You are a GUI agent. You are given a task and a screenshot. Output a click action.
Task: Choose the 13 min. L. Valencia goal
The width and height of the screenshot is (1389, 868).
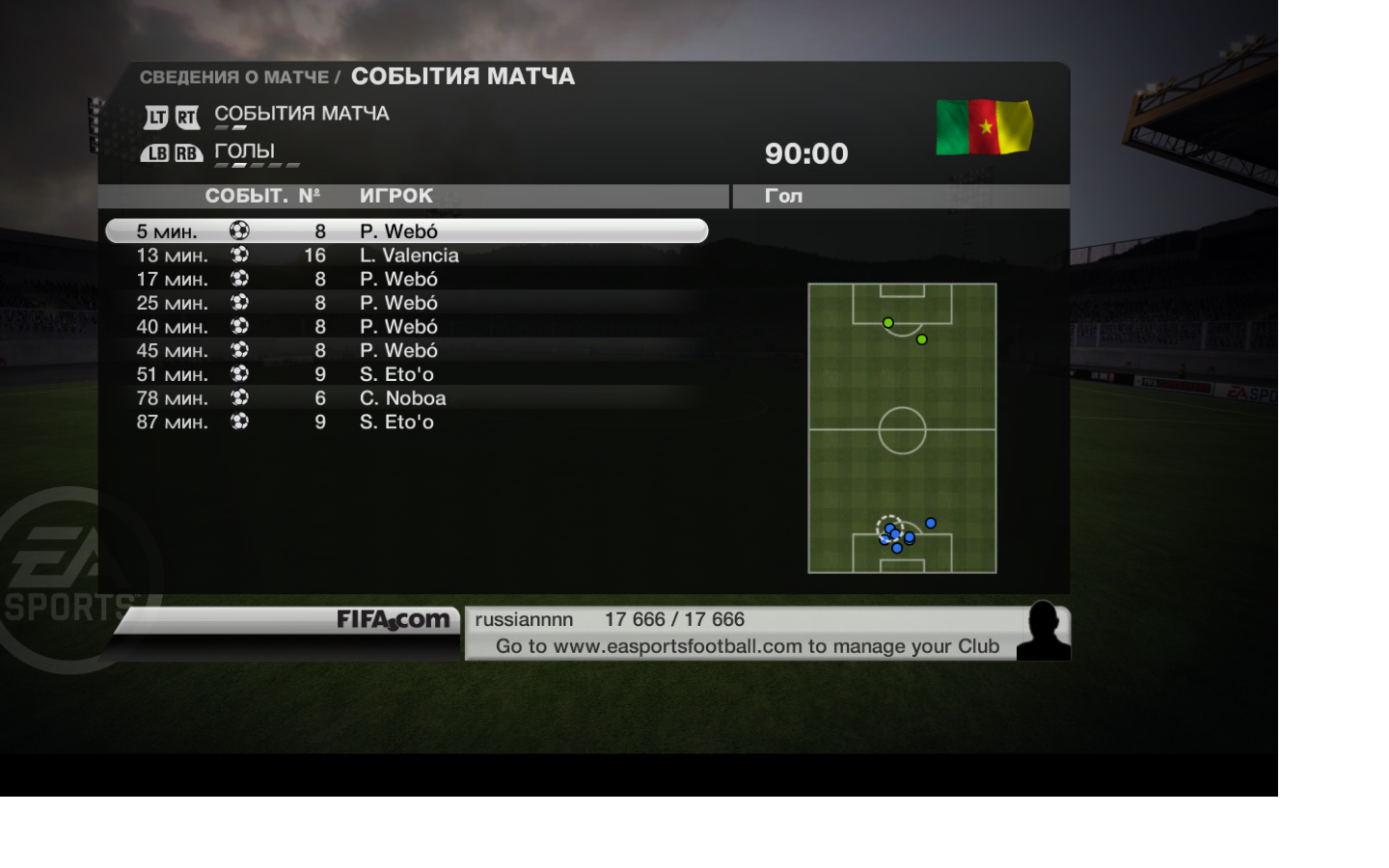click(x=406, y=256)
